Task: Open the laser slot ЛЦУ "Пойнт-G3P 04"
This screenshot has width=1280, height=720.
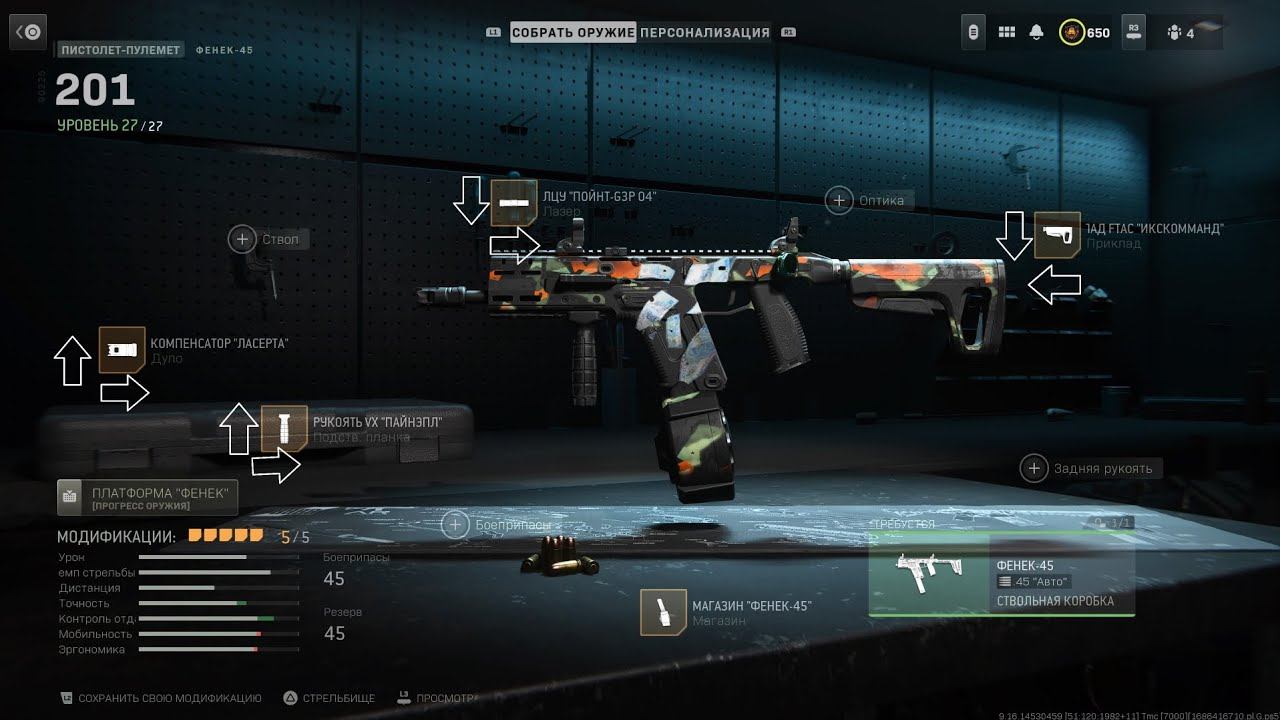Action: click(x=515, y=203)
